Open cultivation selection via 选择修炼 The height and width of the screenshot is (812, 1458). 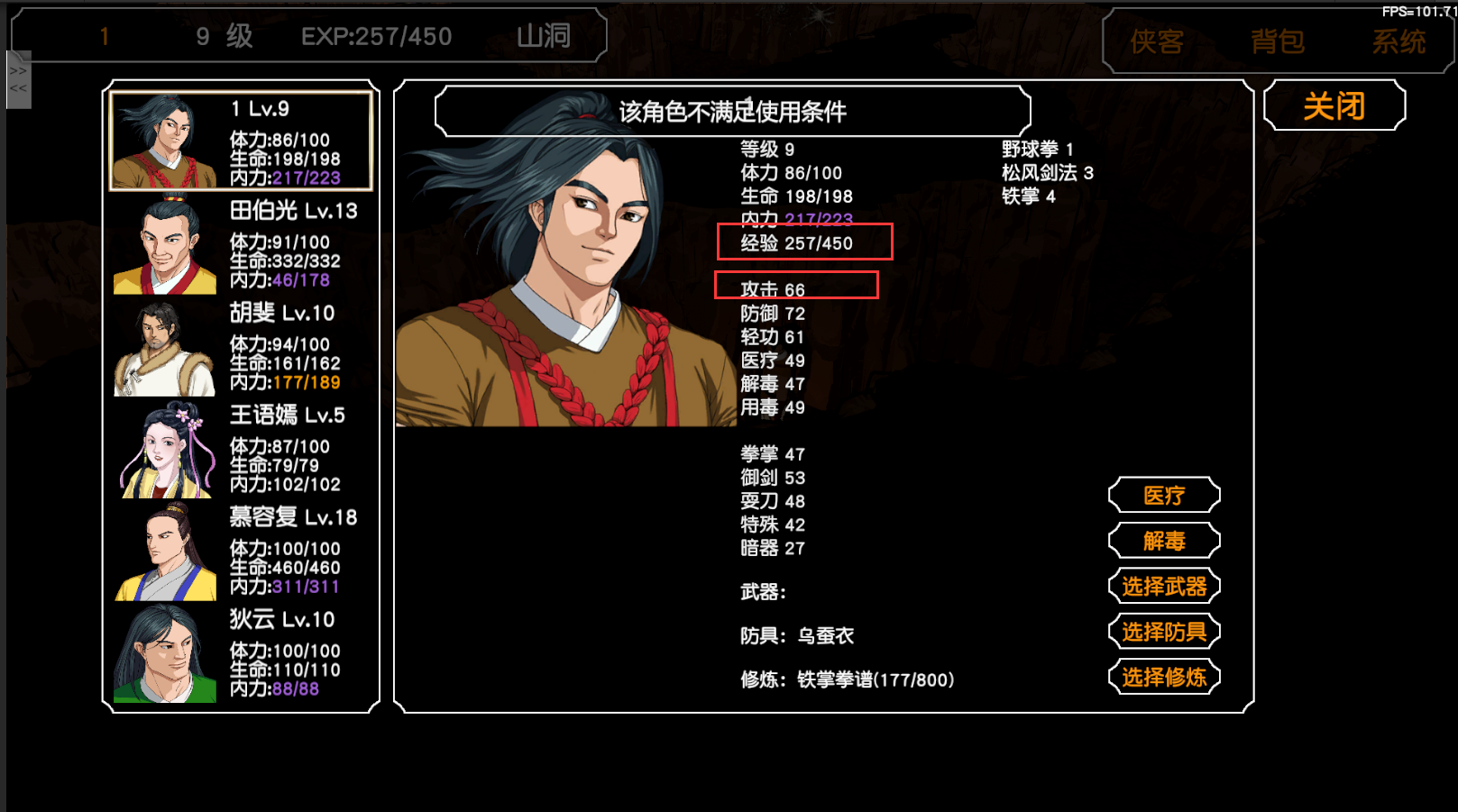pyautogui.click(x=1164, y=677)
